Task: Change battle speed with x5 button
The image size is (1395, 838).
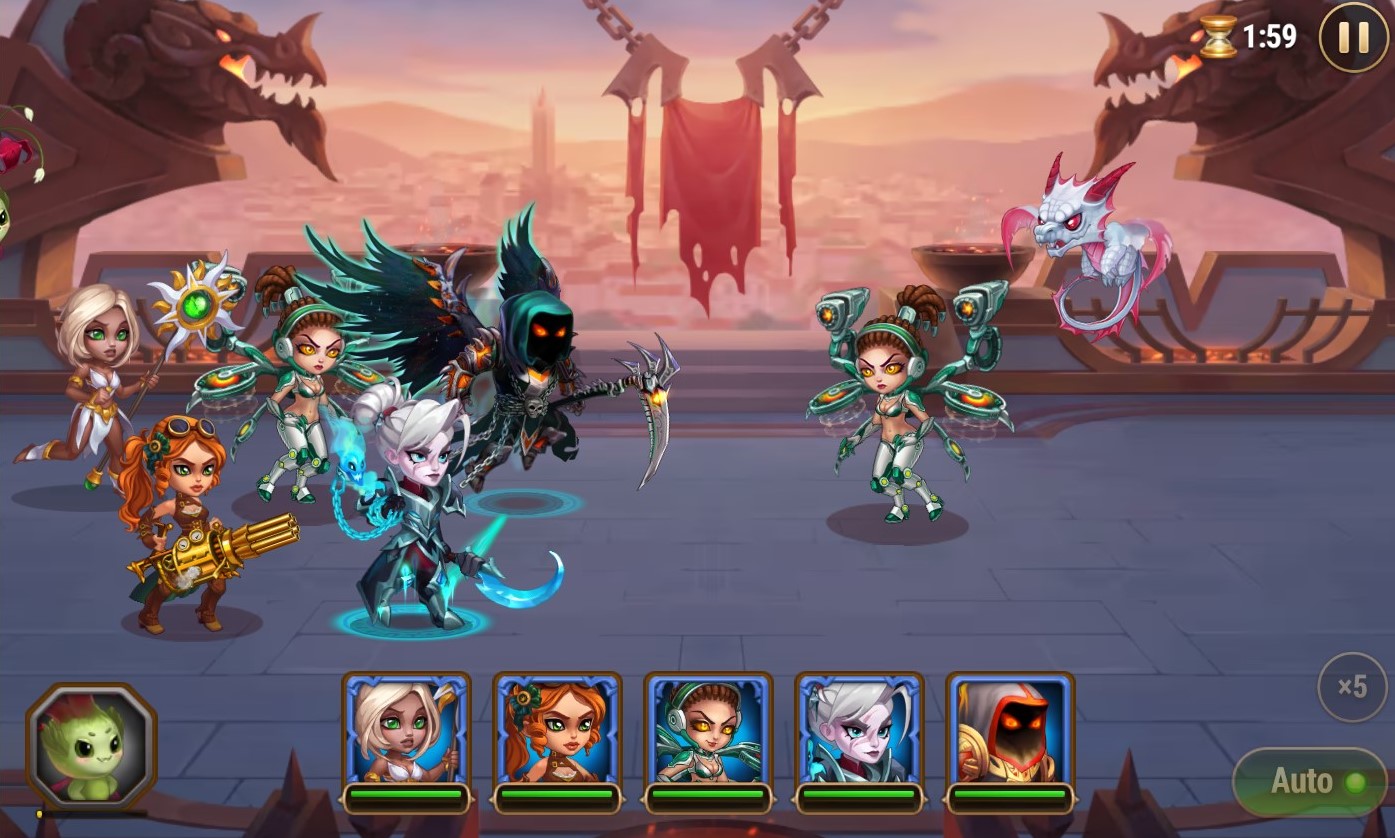Action: [1352, 687]
